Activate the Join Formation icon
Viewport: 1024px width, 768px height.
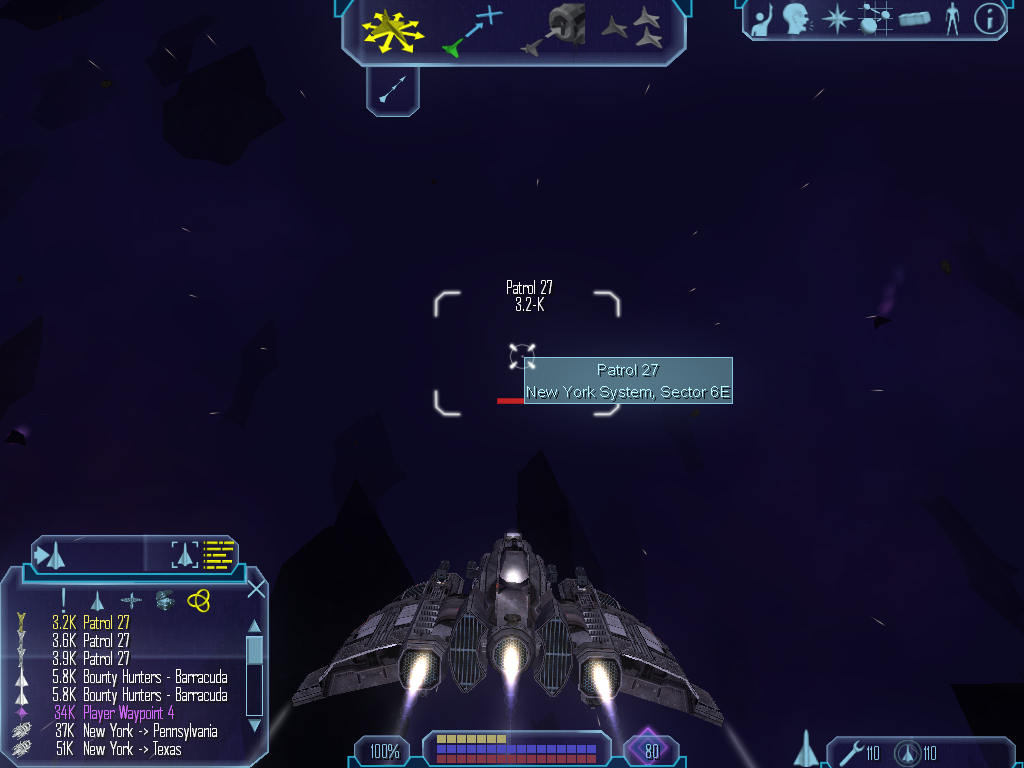[633, 30]
